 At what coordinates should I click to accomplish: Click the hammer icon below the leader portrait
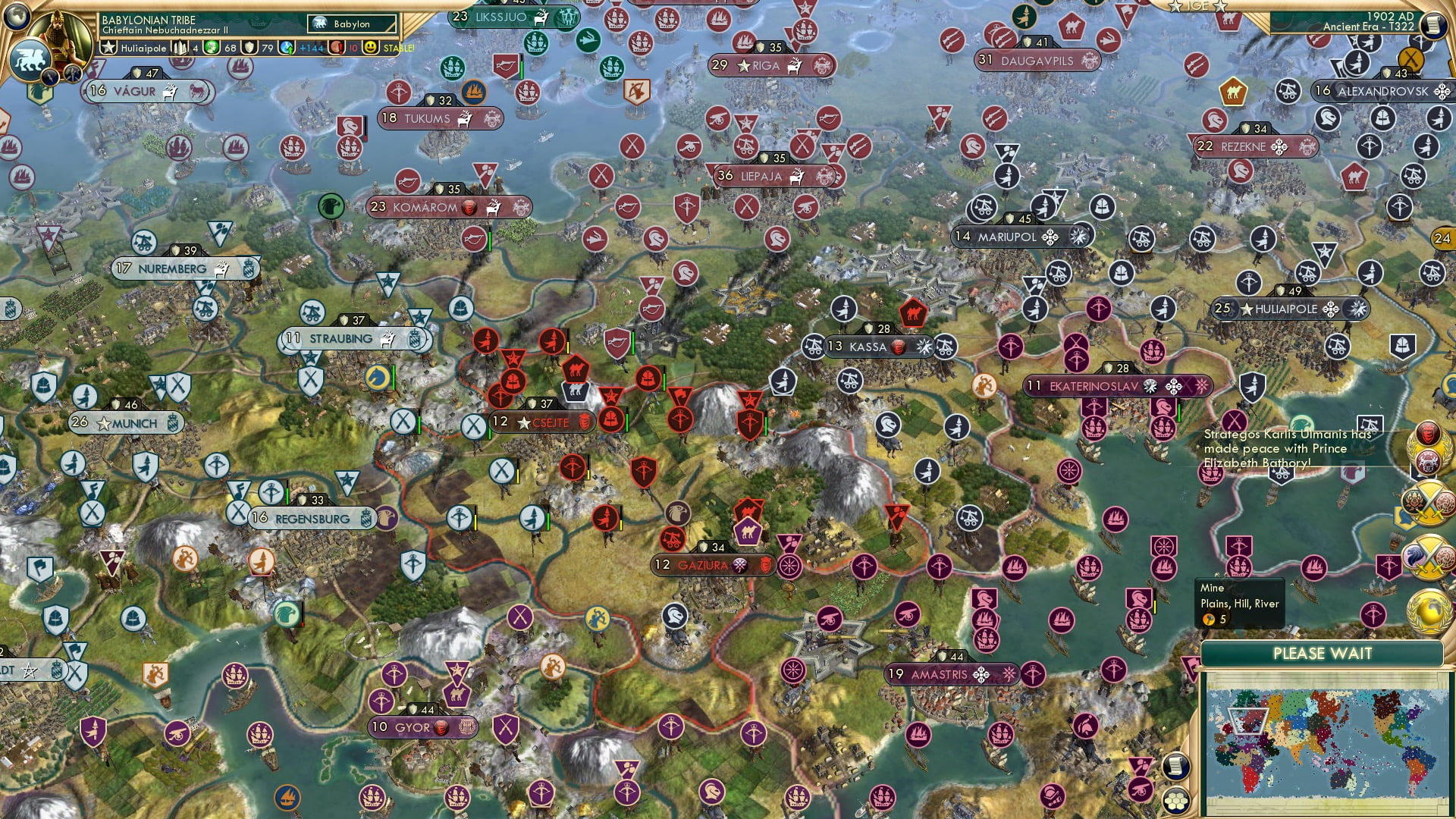coord(73,72)
